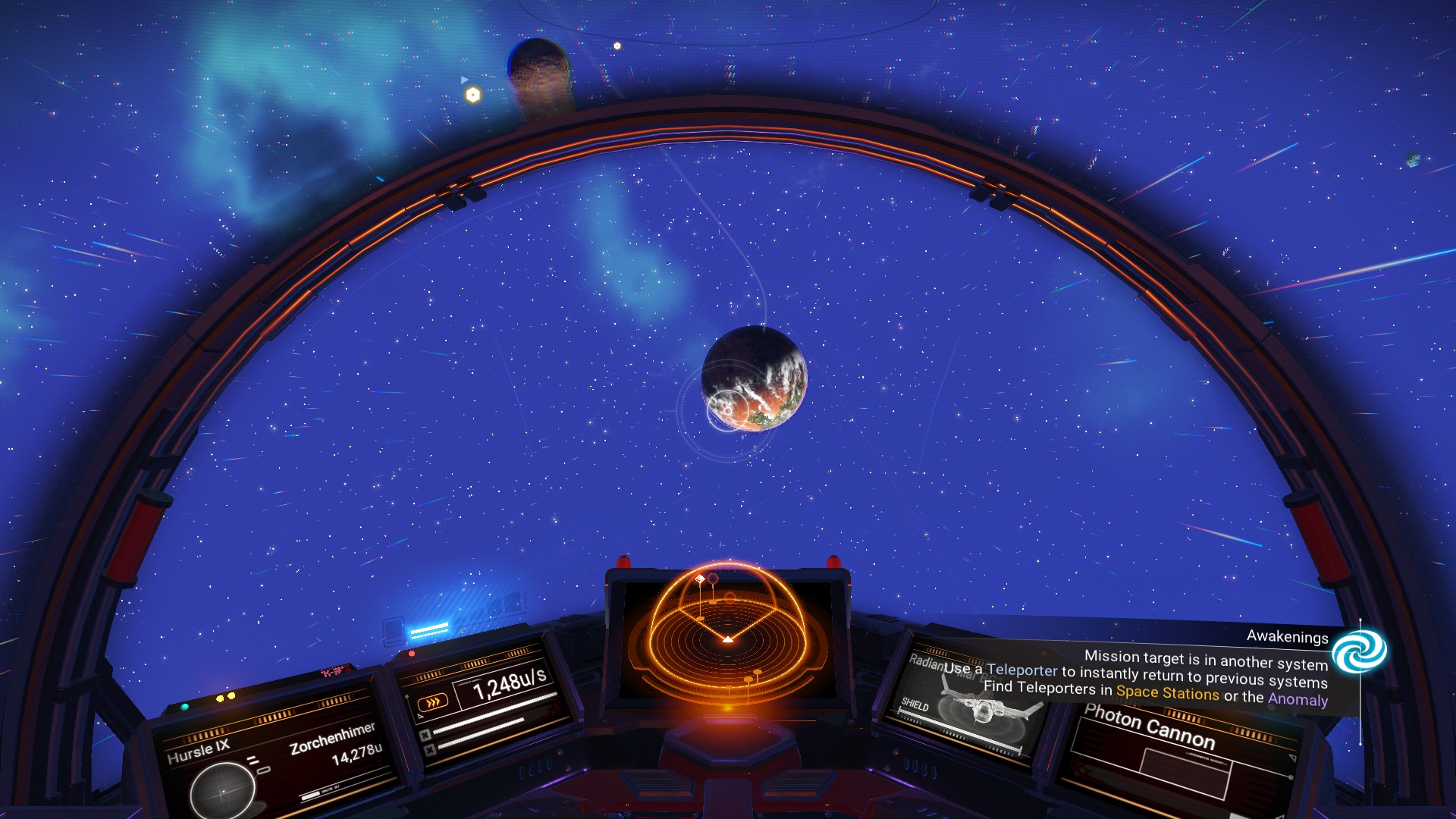Select the small white hexagon marker
Screen dimensions: 1456x819
(x=617, y=46)
